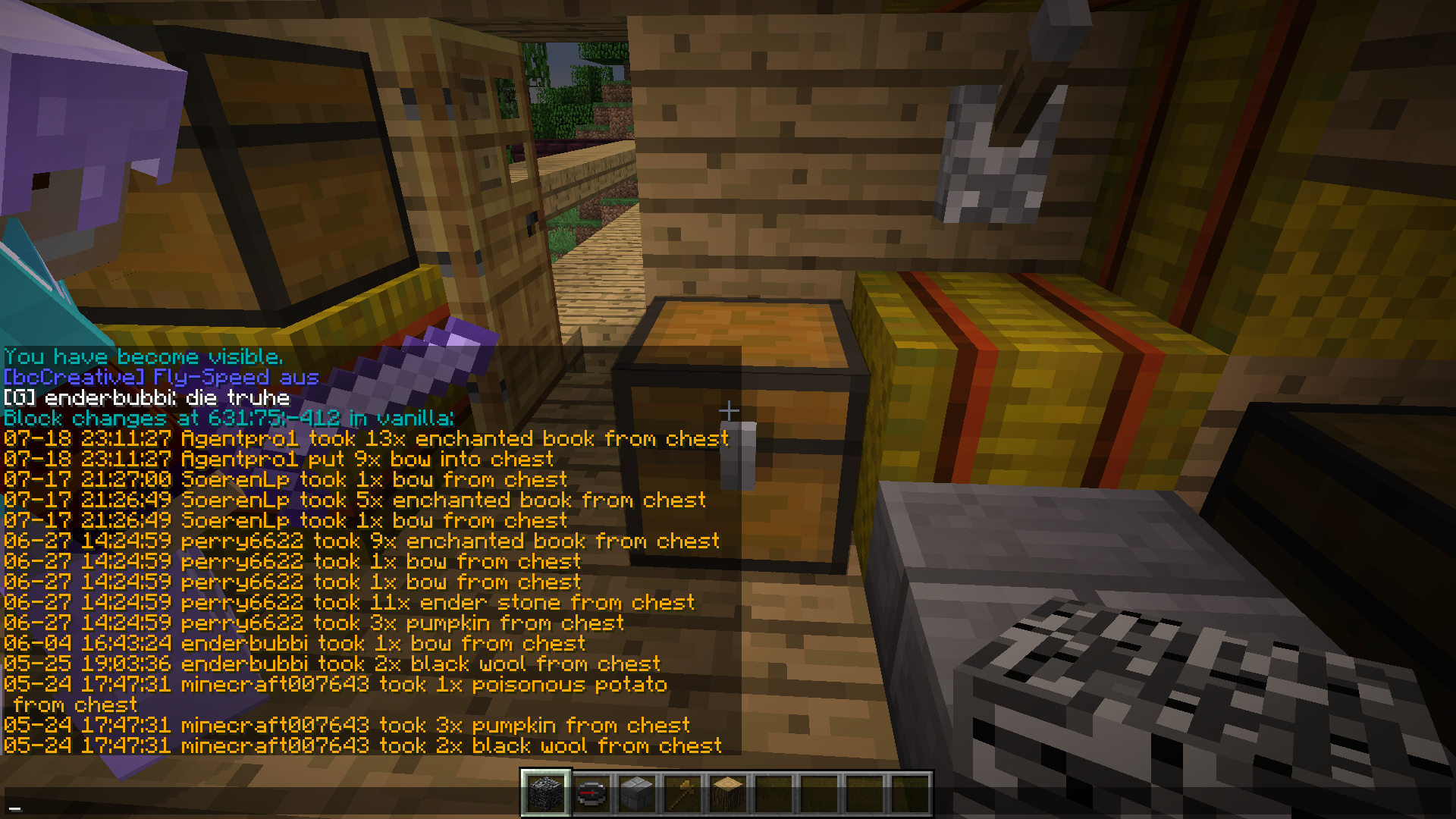1456x819 pixels.
Task: Select the stone bricks hotbar slot
Action: (637, 793)
